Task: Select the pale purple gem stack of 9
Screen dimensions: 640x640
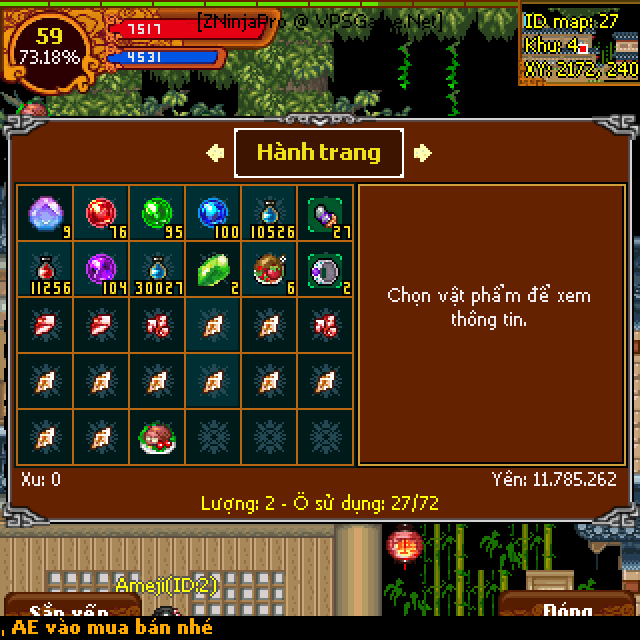Action: pos(45,214)
